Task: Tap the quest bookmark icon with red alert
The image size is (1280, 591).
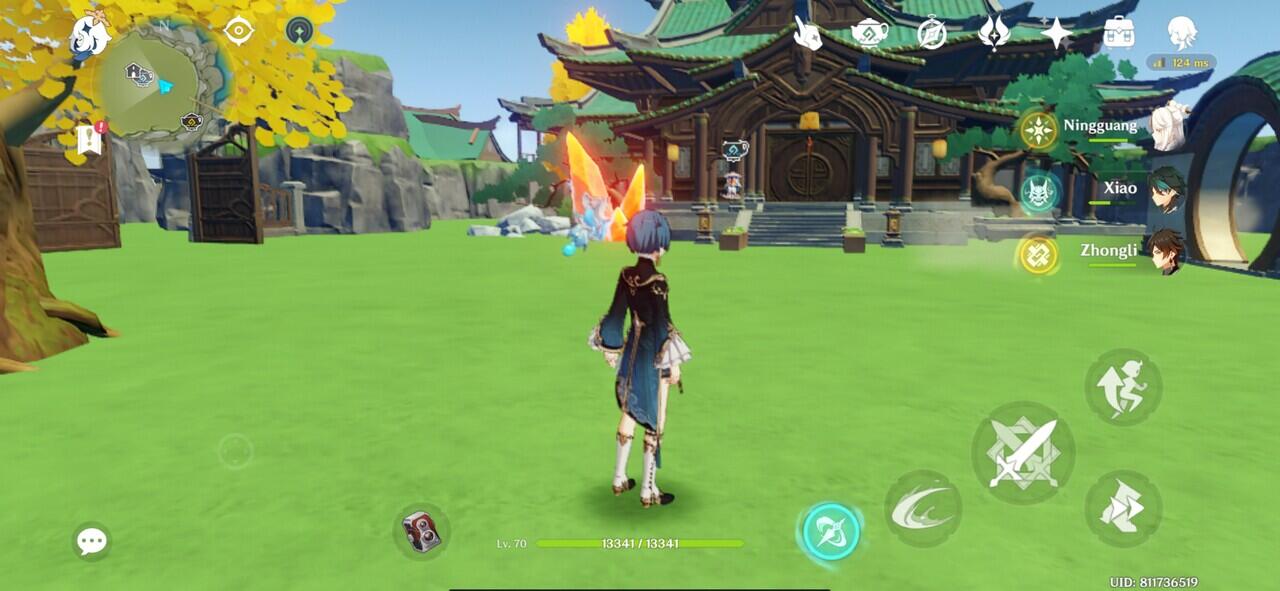Action: 88,140
